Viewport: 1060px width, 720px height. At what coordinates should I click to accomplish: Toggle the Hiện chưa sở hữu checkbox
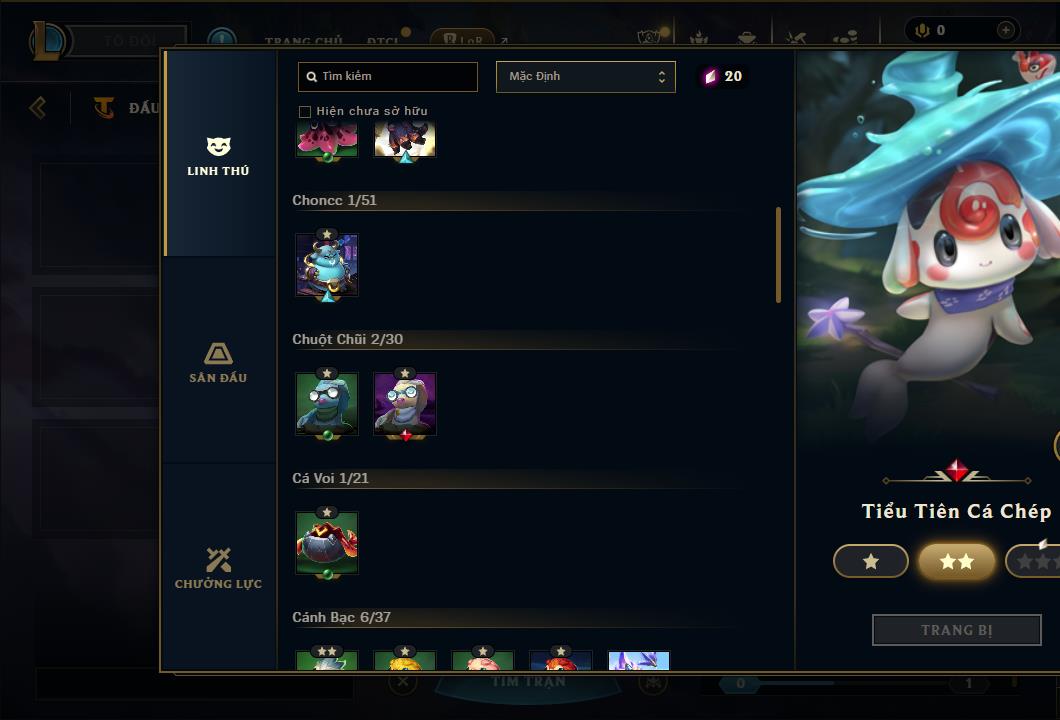point(305,111)
